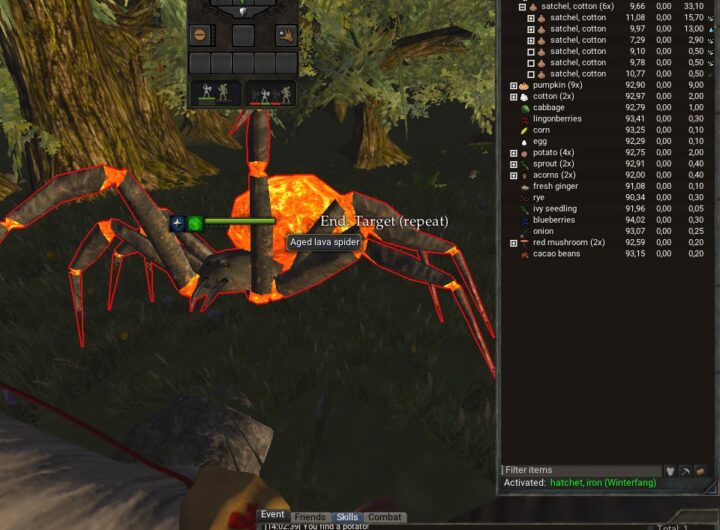
Task: Click the round shield equipment slot
Action: pyautogui.click(x=200, y=35)
